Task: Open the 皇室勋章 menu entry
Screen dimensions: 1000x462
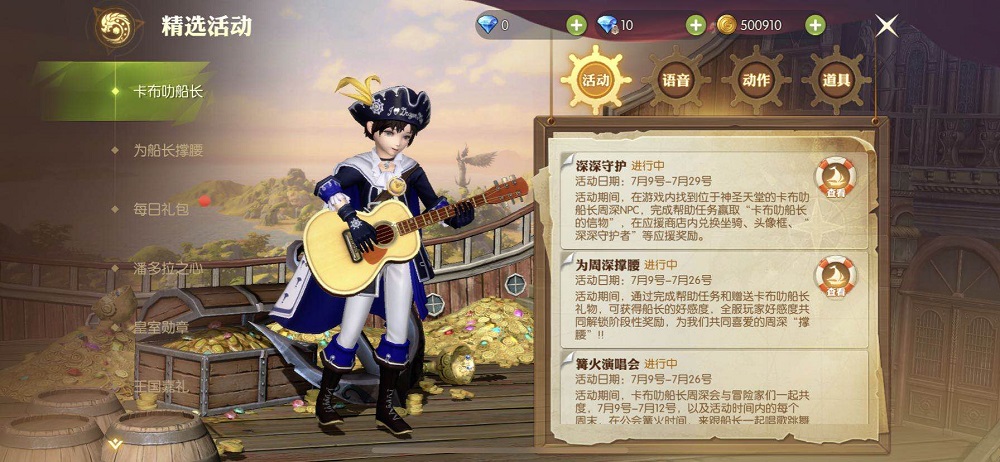Action: 161,327
